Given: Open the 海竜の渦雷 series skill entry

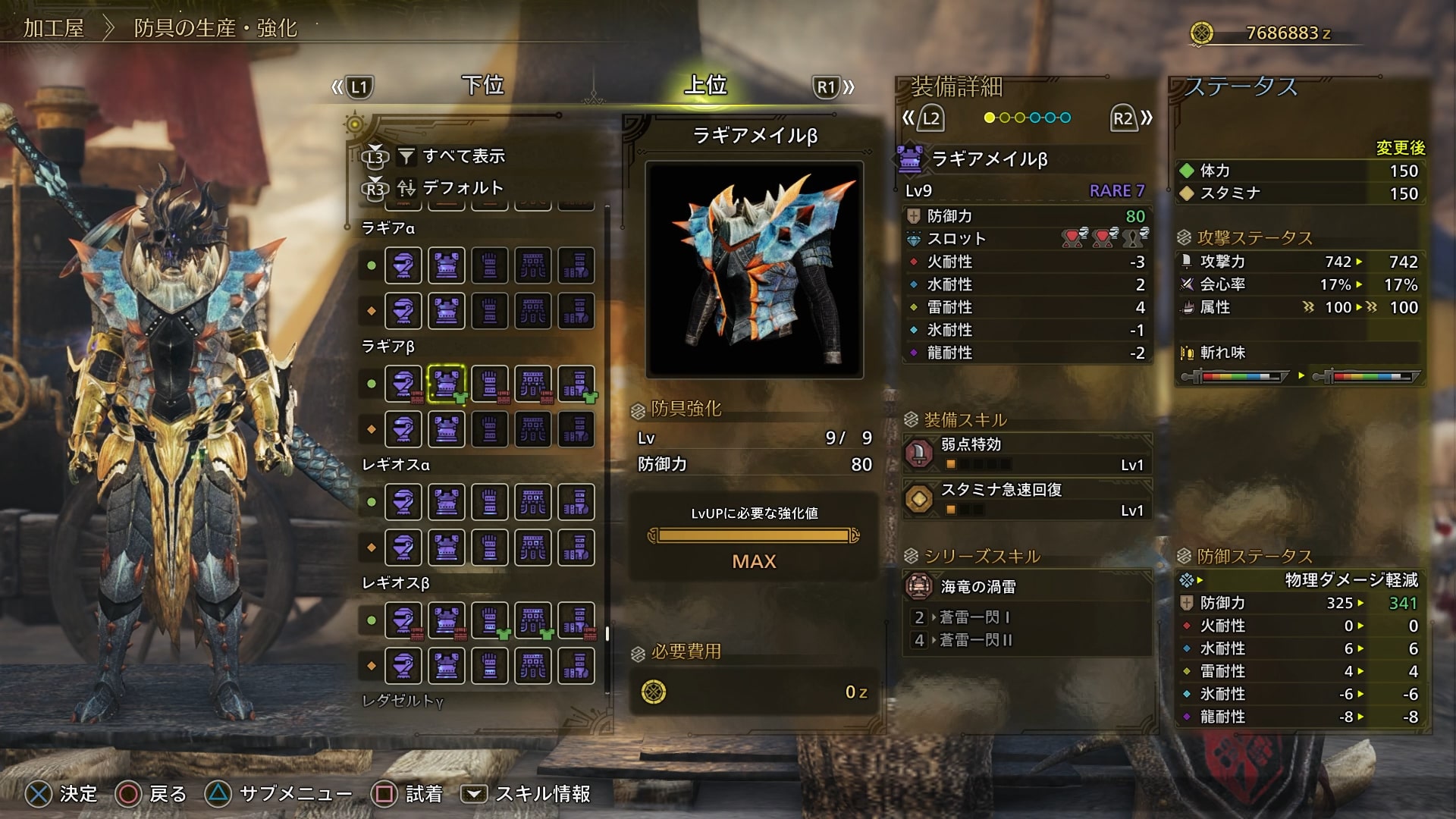Looking at the screenshot, I should pyautogui.click(x=1027, y=586).
